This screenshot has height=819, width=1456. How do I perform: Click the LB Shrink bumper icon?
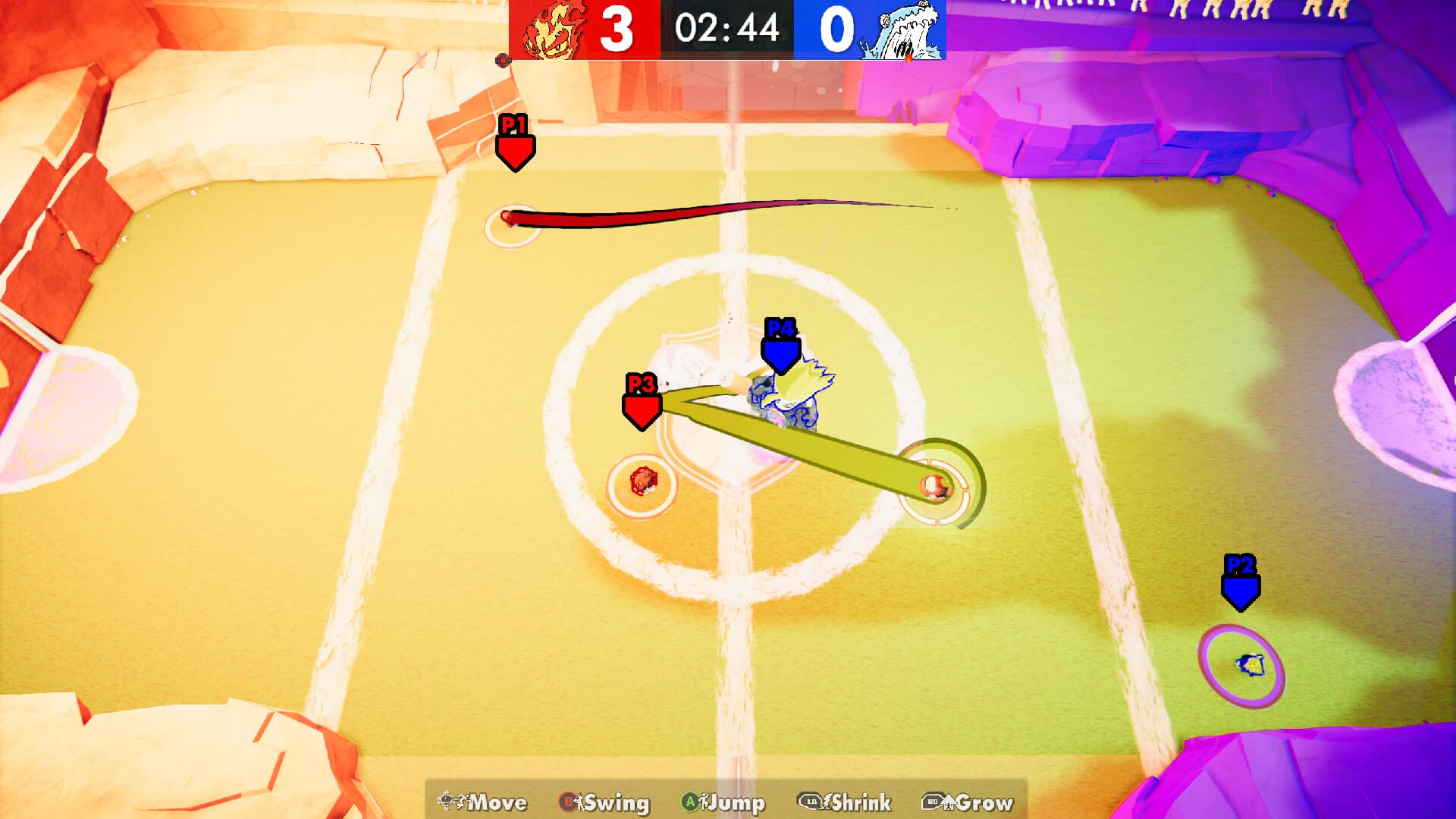[x=808, y=802]
